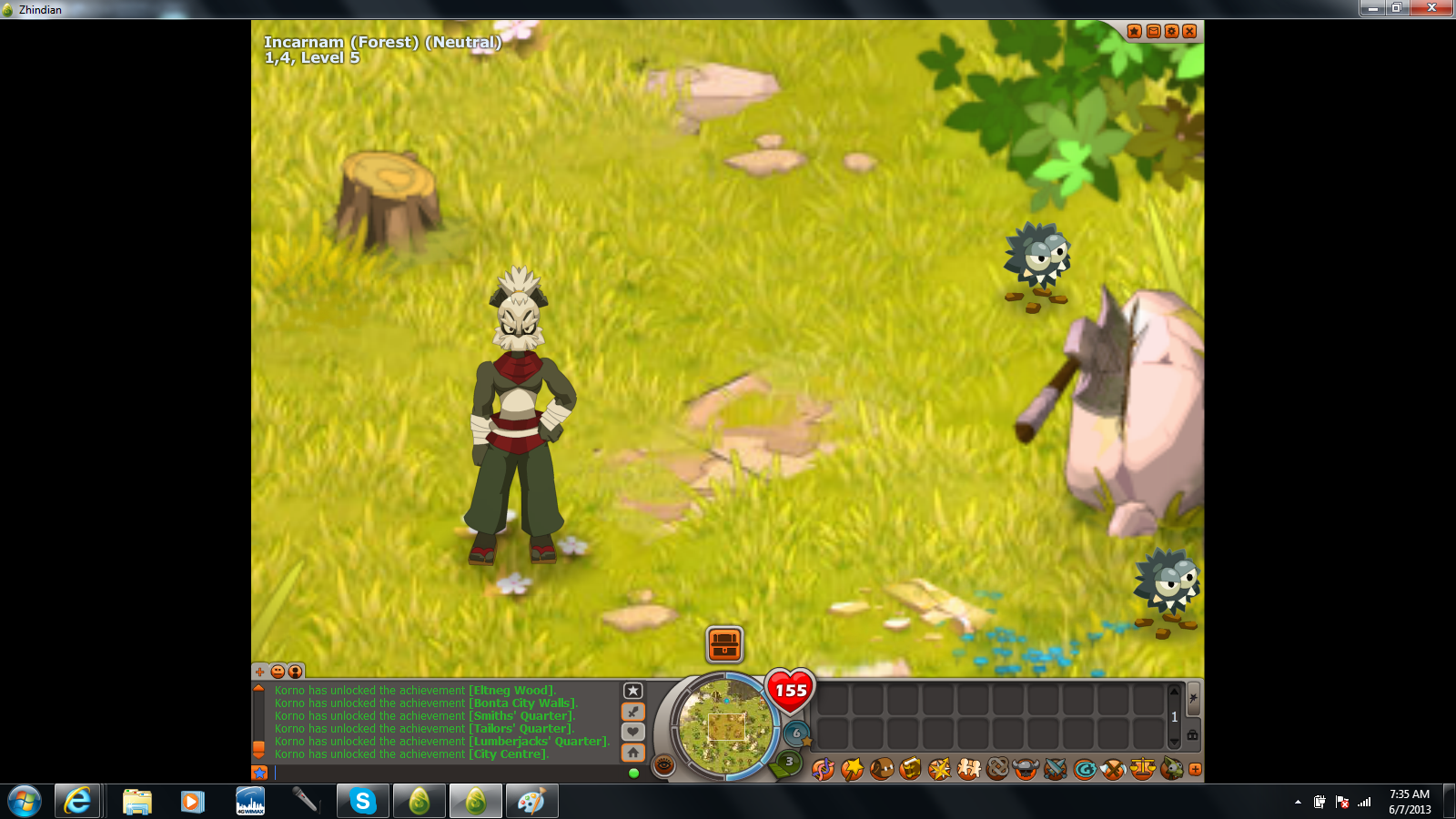Viewport: 1456px width, 819px height.
Task: Open the friends silhouettes icon
Action: tap(968, 770)
